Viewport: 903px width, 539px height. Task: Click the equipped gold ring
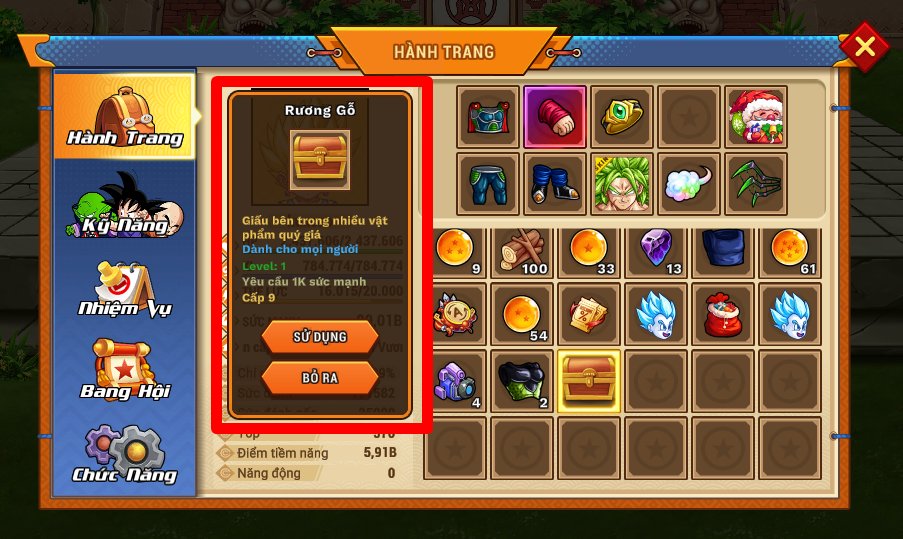coord(622,115)
